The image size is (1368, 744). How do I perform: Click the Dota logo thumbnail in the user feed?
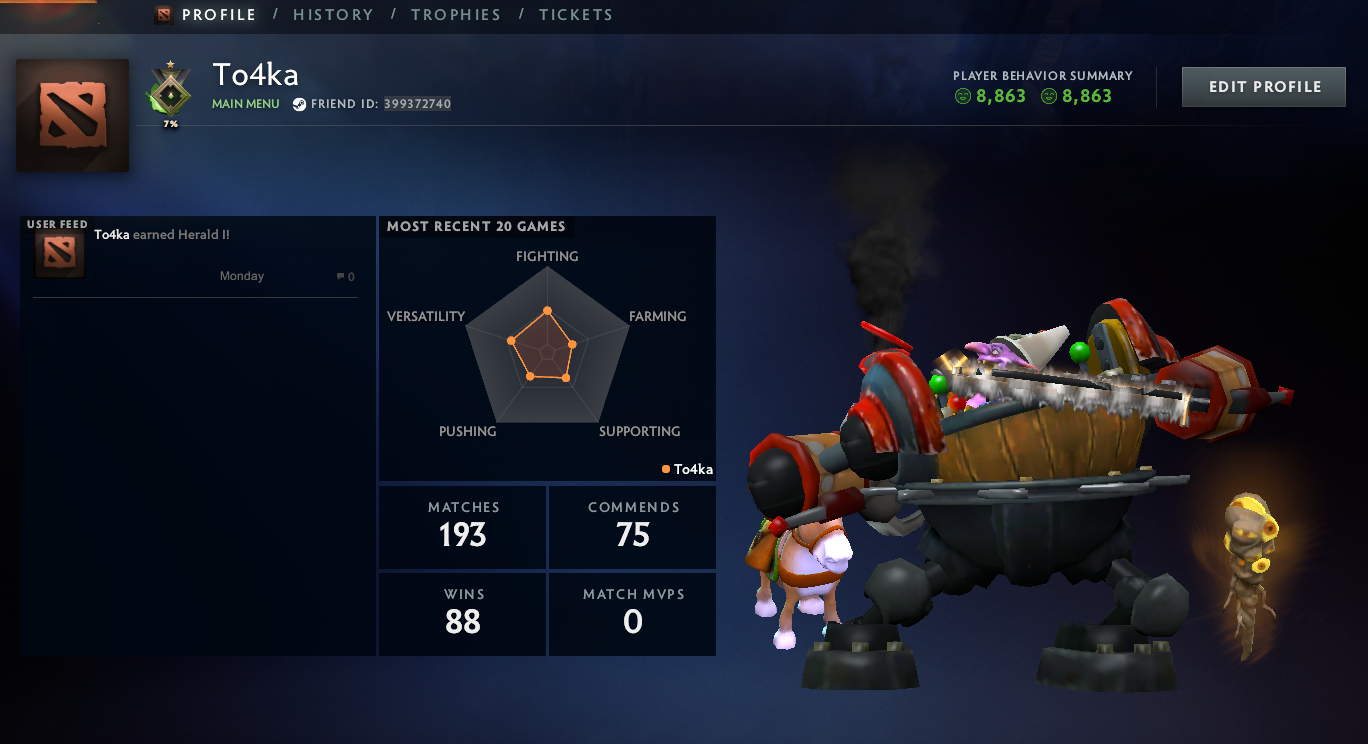pos(59,256)
